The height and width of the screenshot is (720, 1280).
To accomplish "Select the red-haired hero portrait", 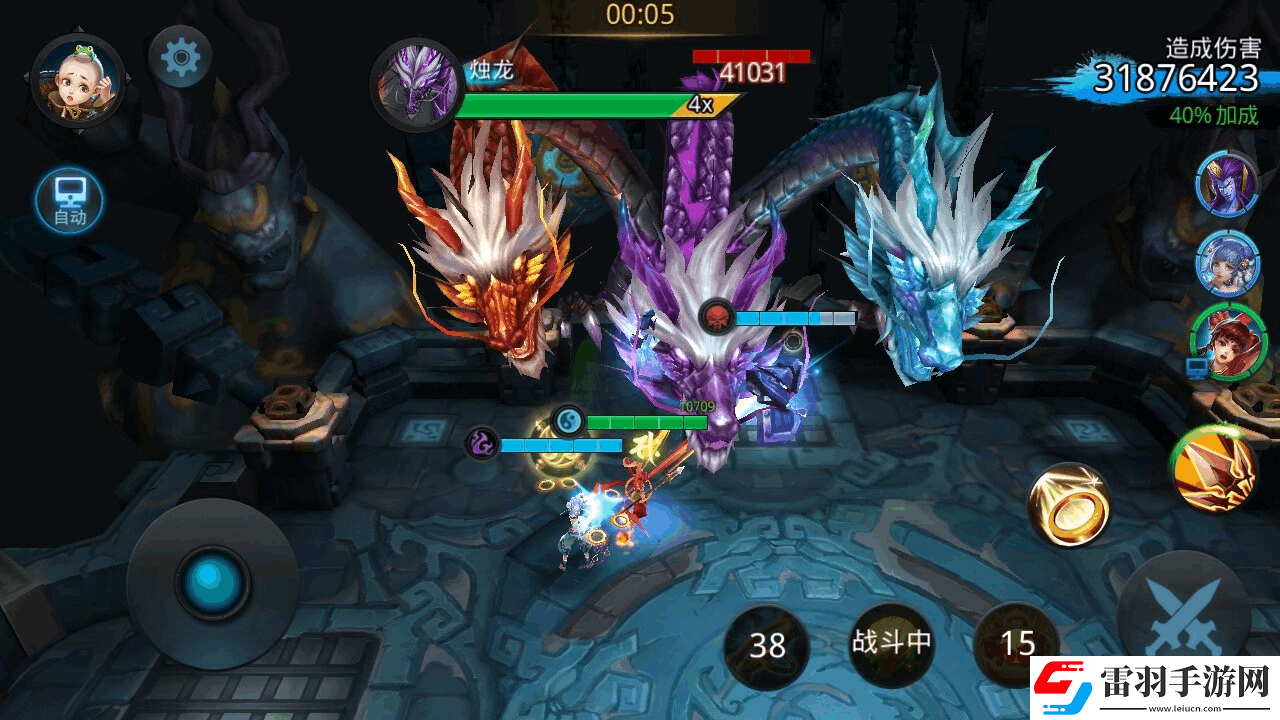I will [x=1228, y=340].
